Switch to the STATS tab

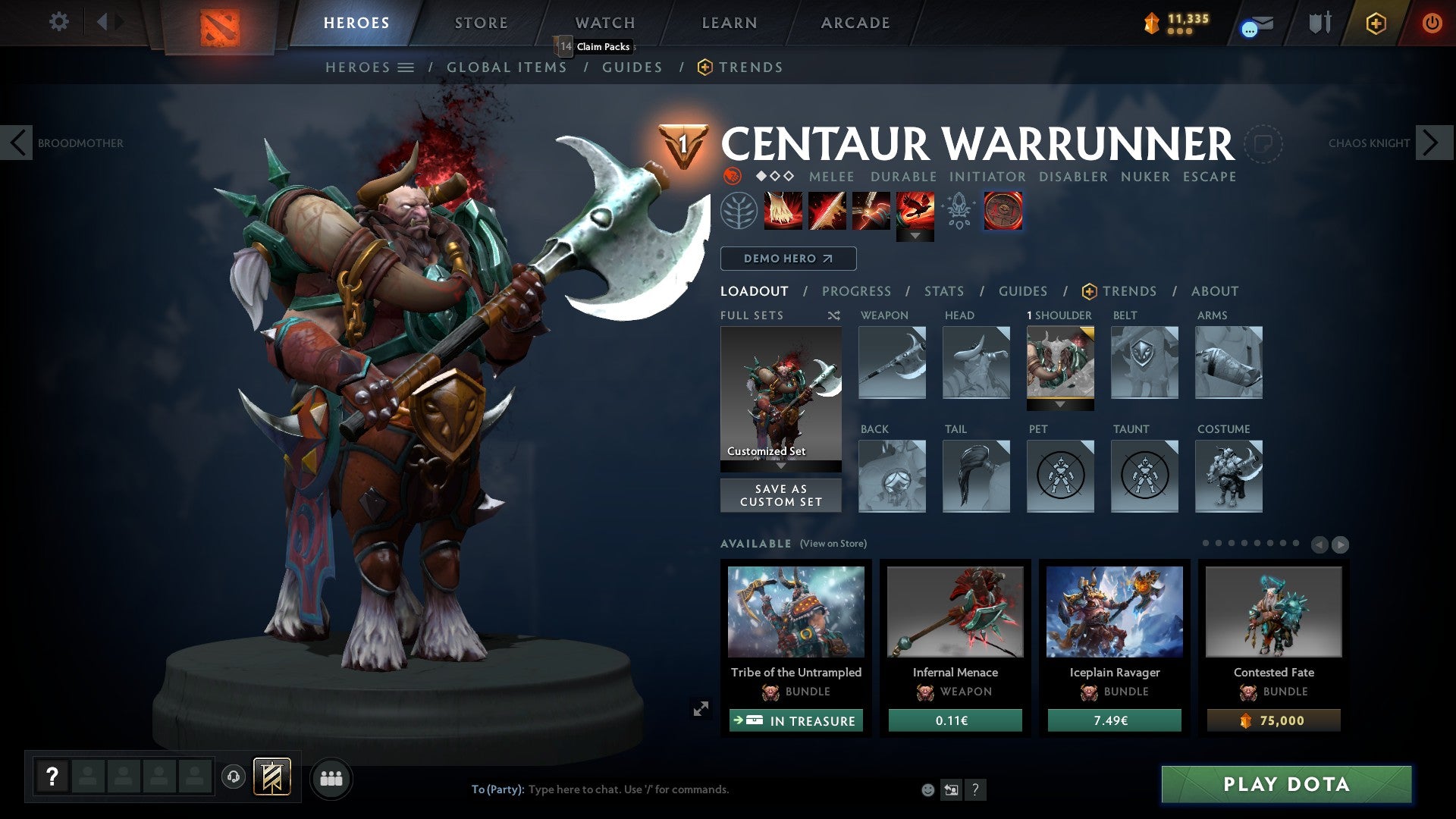(944, 291)
